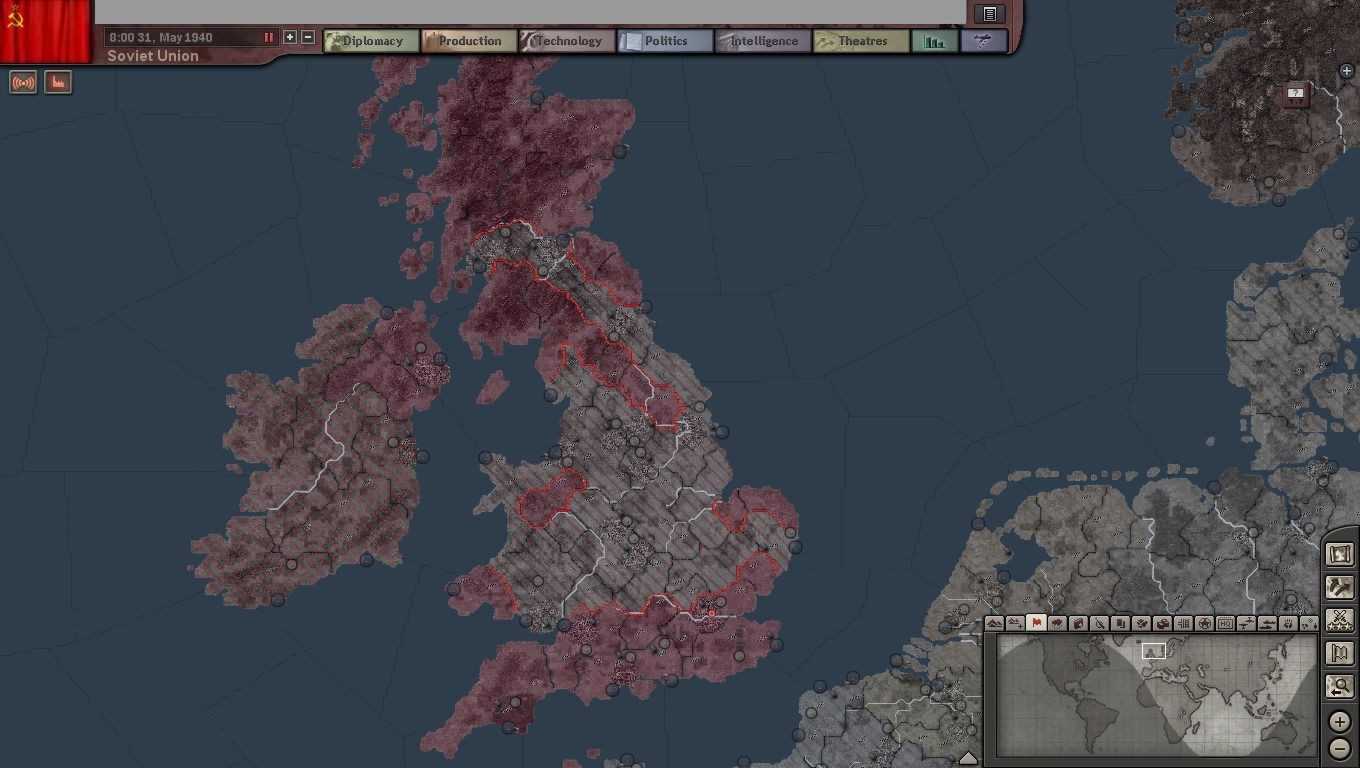Image resolution: width=1360 pixels, height=768 pixels.
Task: Switch to the Technology tab
Action: point(567,41)
